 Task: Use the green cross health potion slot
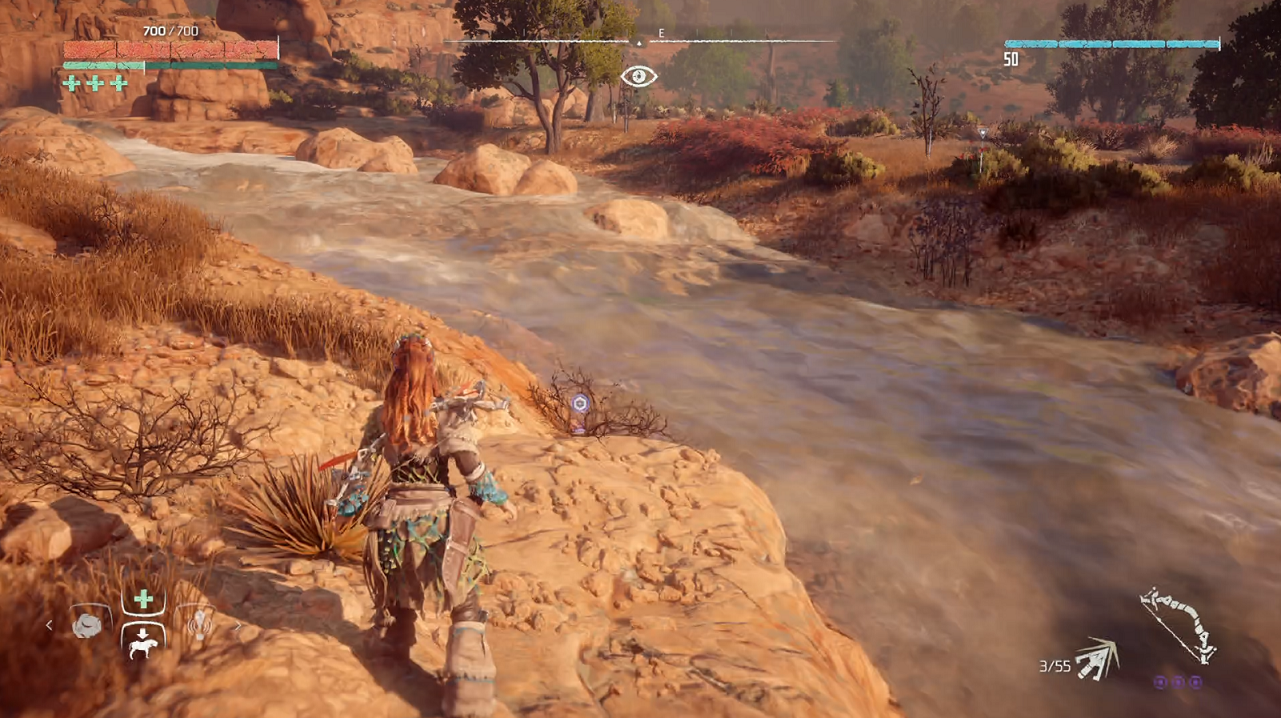tap(143, 598)
